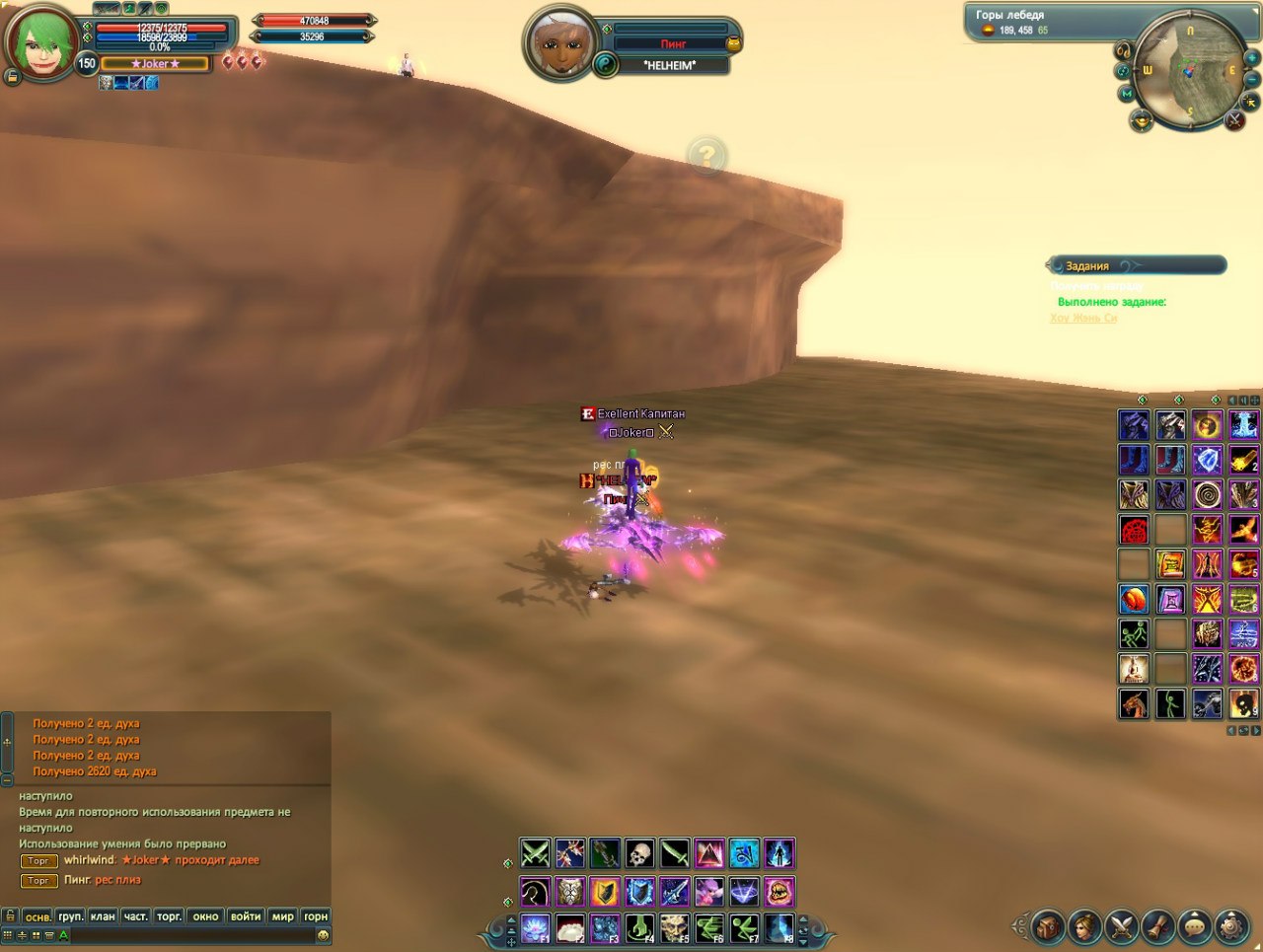Activate the skull skill on the hotbar
Screen dimensions: 1263x952
coord(639,853)
